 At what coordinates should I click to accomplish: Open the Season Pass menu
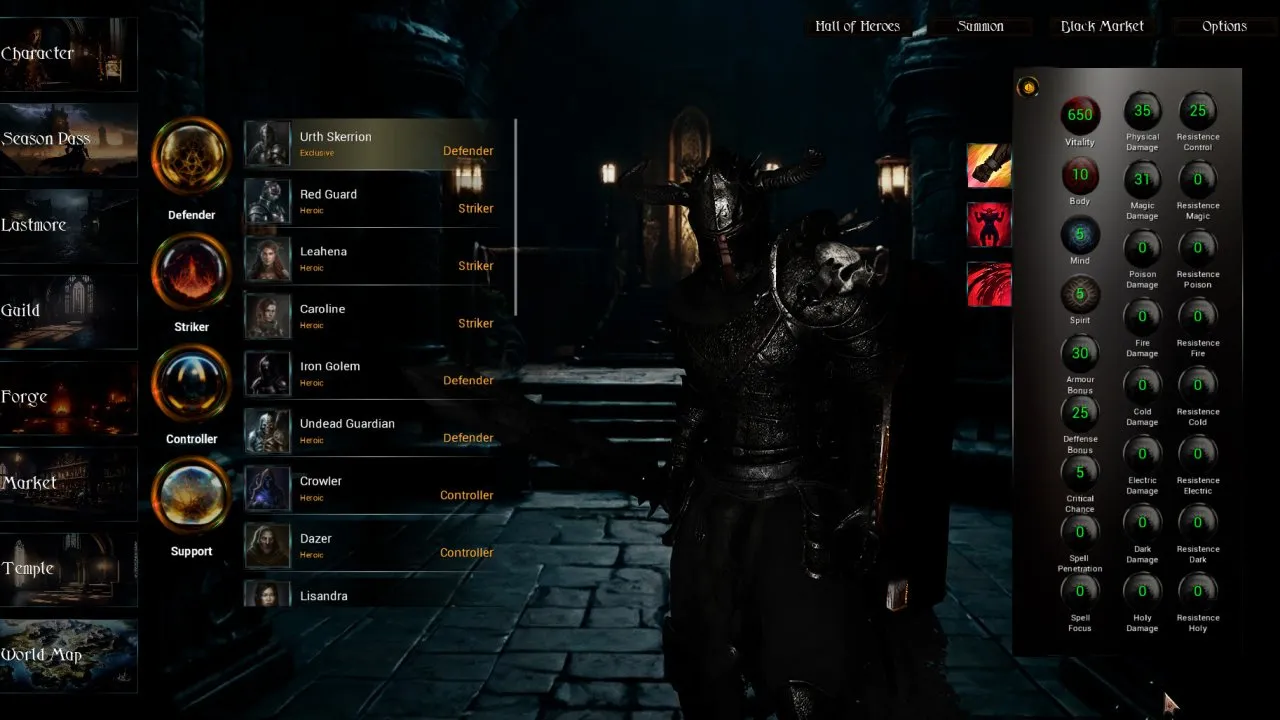(x=68, y=140)
